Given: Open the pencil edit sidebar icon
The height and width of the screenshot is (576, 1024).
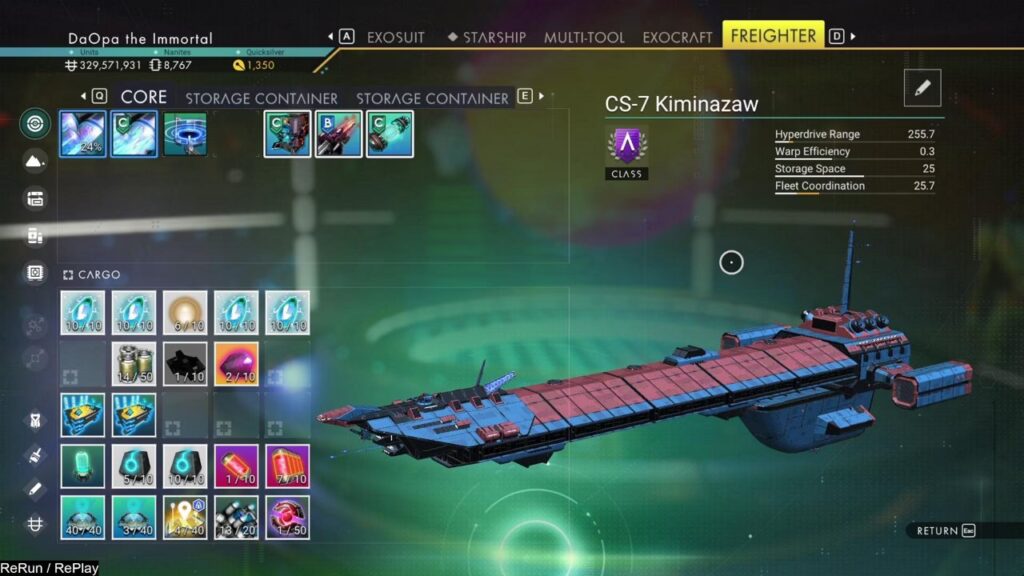Looking at the screenshot, I should click(x=35, y=489).
